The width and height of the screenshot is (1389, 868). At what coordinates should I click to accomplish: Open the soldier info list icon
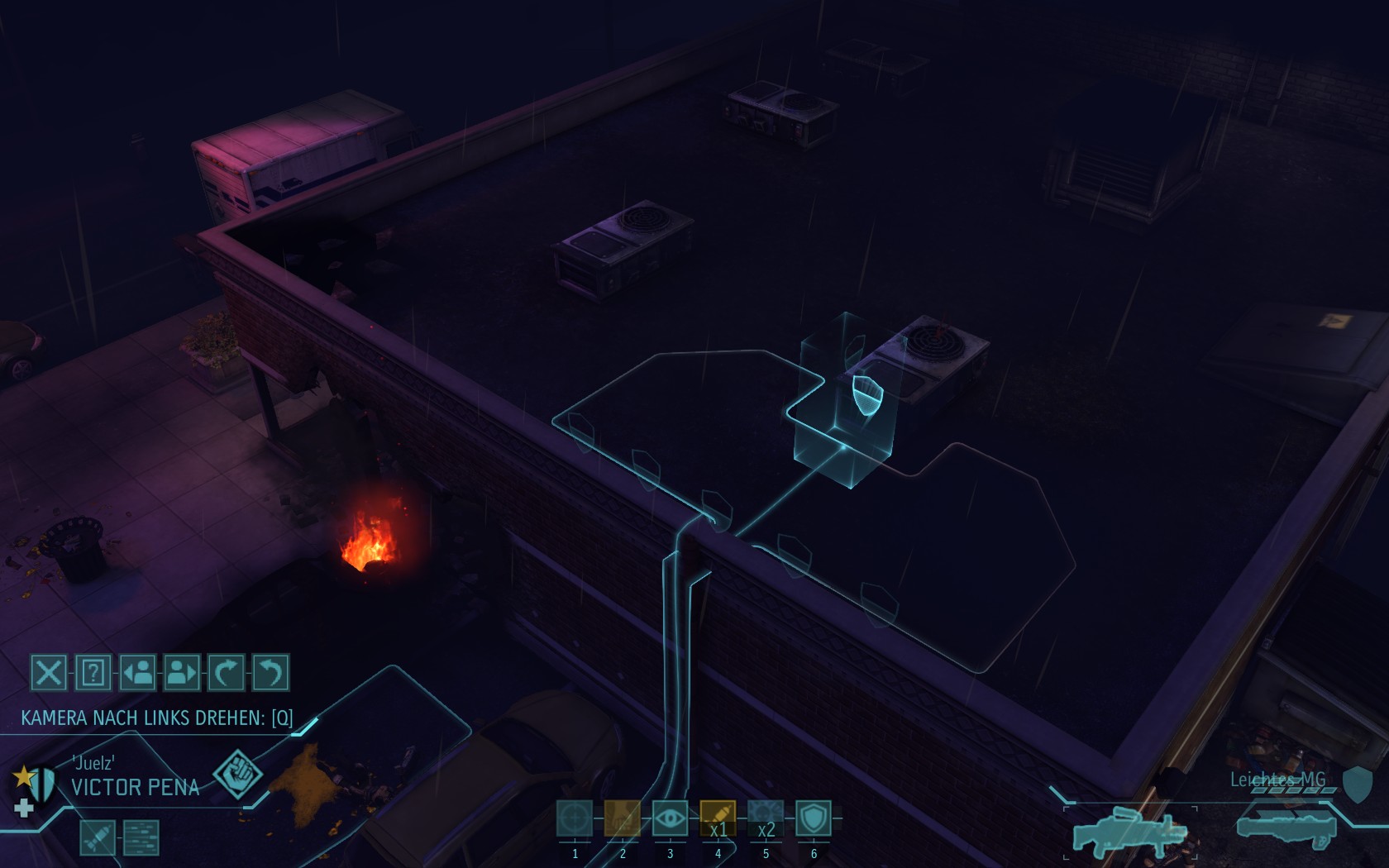[x=141, y=837]
